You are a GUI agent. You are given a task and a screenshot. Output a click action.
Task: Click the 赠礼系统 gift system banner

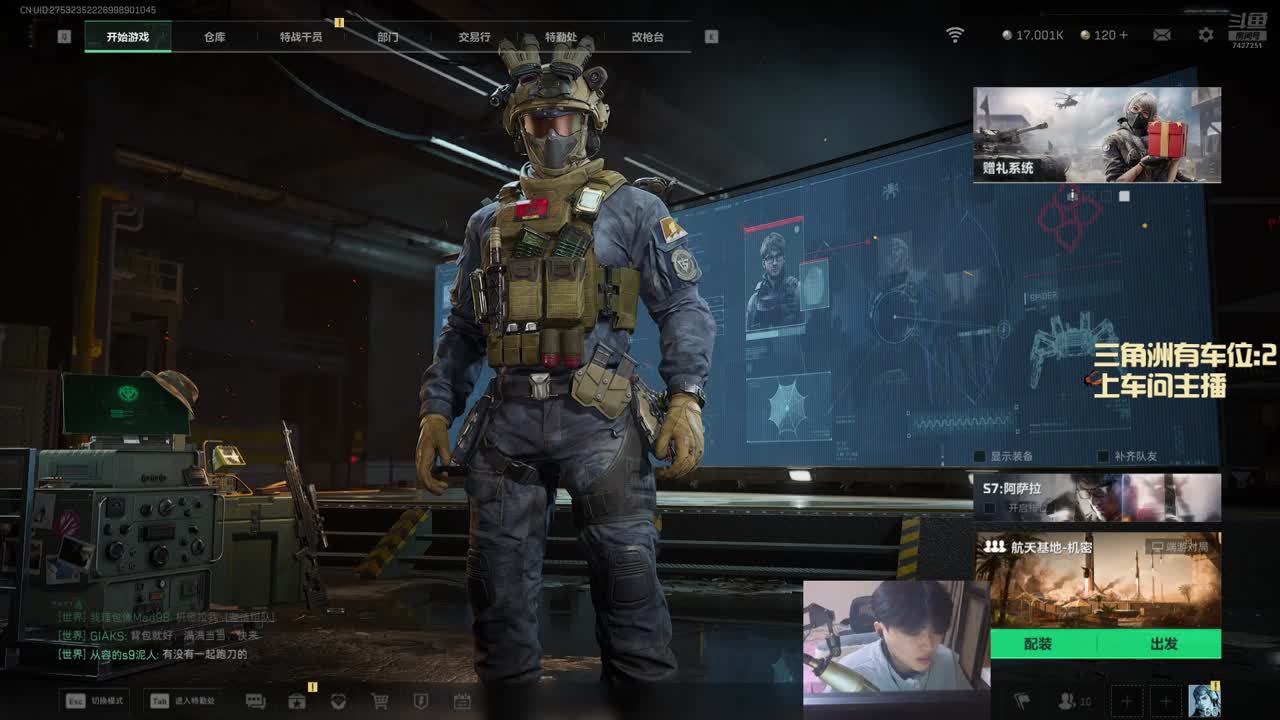pyautogui.click(x=1097, y=135)
